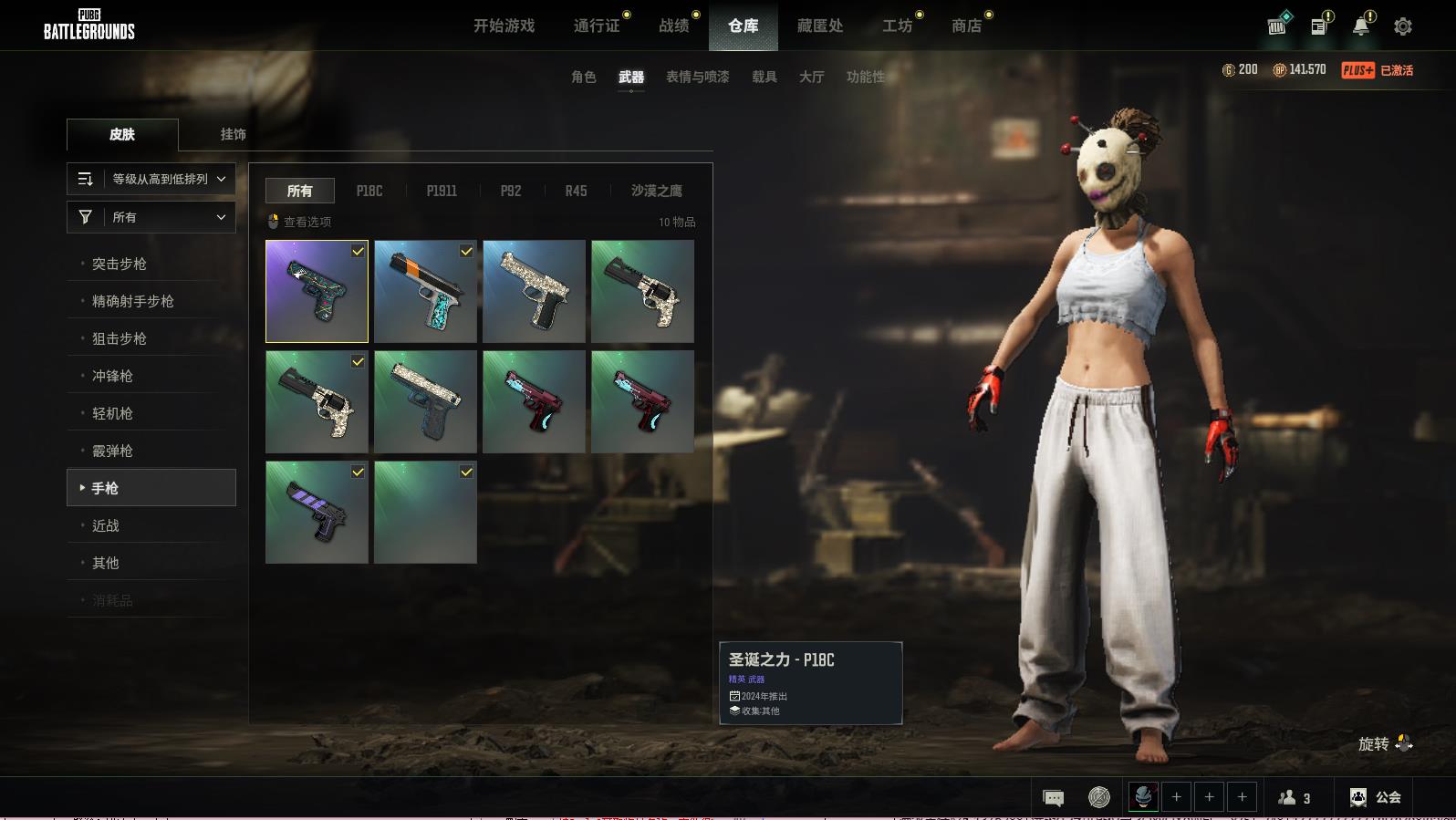This screenshot has width=1456, height=820.
Task: Go to the 藏匿处 hideout tab
Action: pos(819,26)
